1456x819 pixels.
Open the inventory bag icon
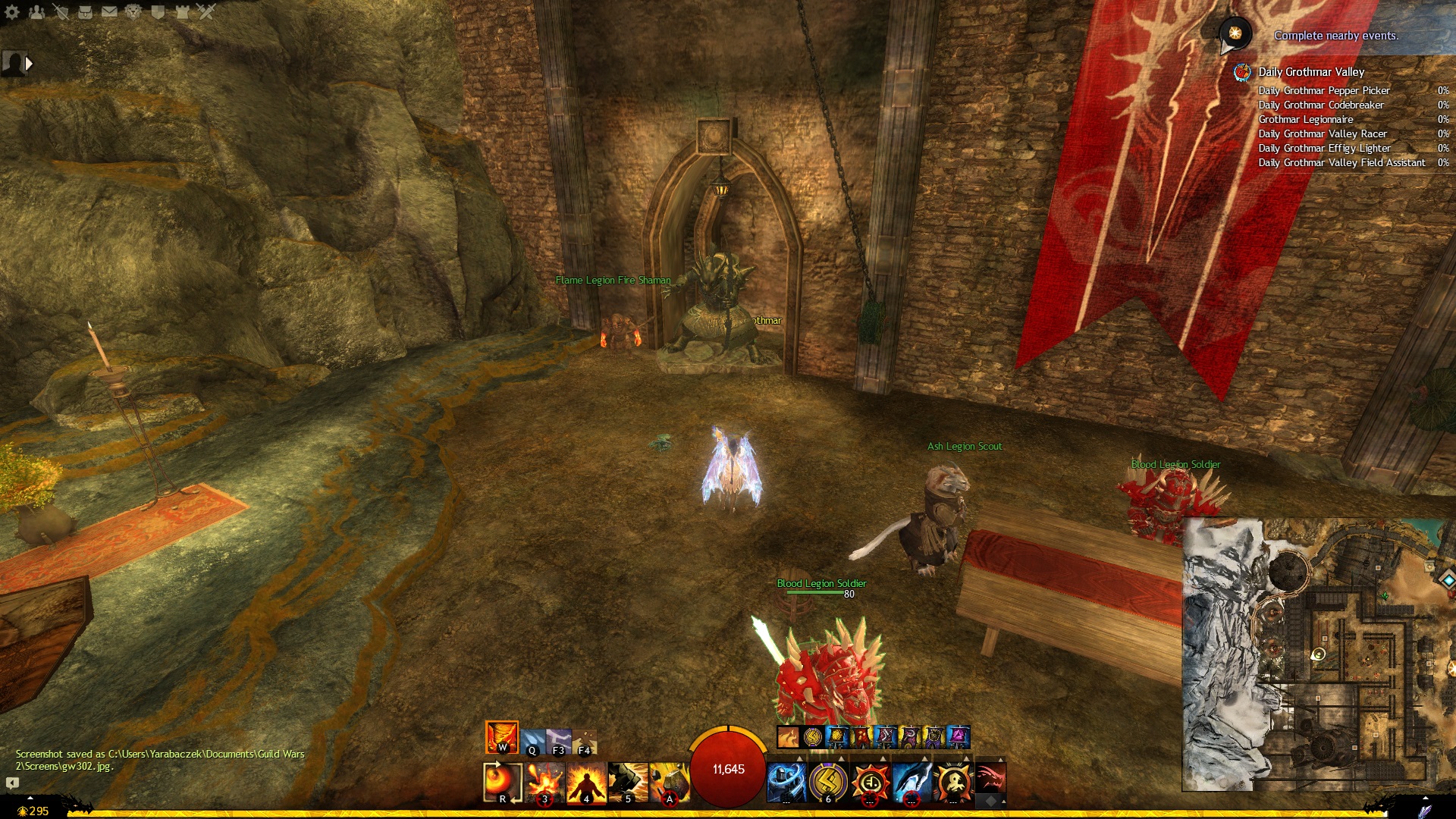coord(85,12)
